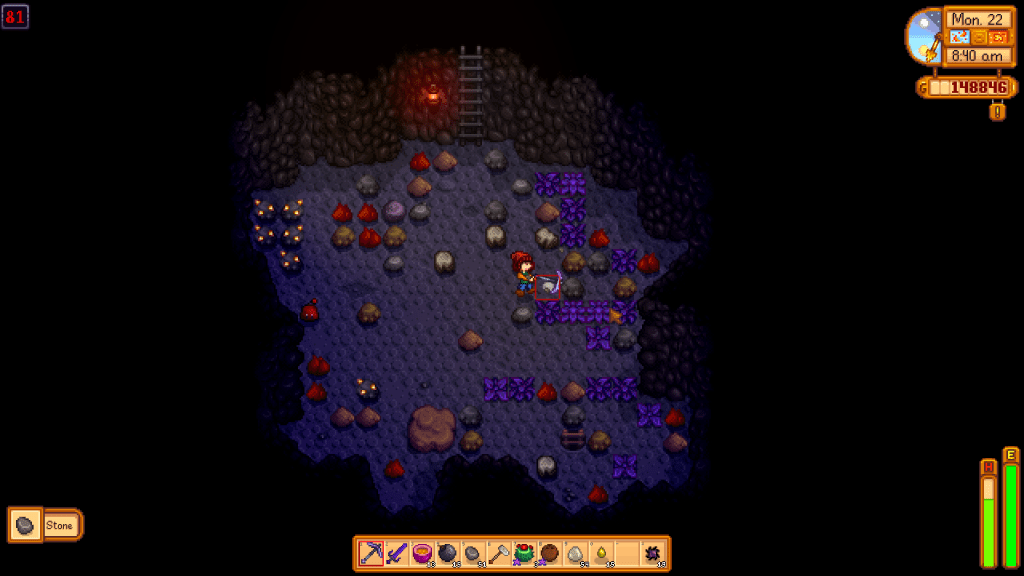Switch to the hammer tool
Screen dimensions: 1024x576
pos(499,553)
